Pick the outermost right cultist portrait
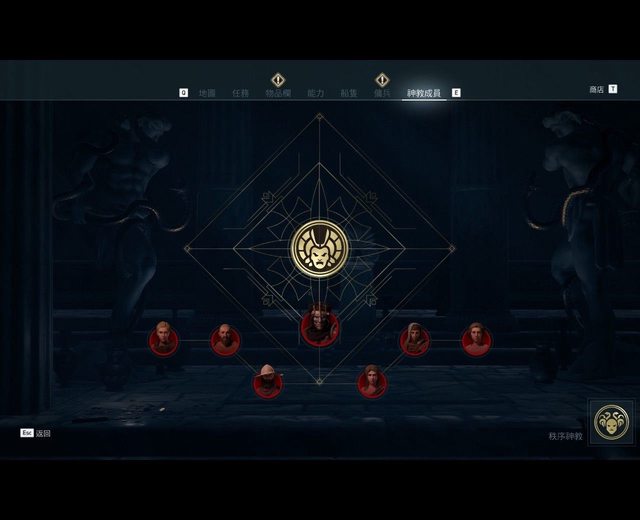 [x=476, y=340]
